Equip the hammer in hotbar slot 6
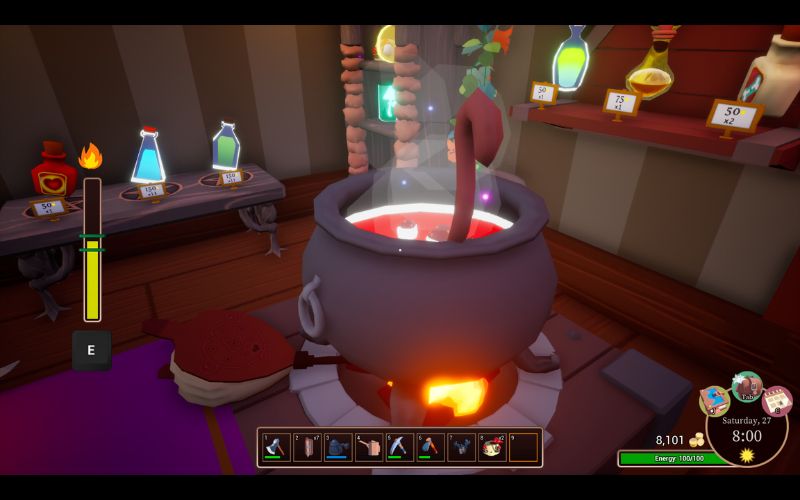800x500 pixels. point(430,447)
